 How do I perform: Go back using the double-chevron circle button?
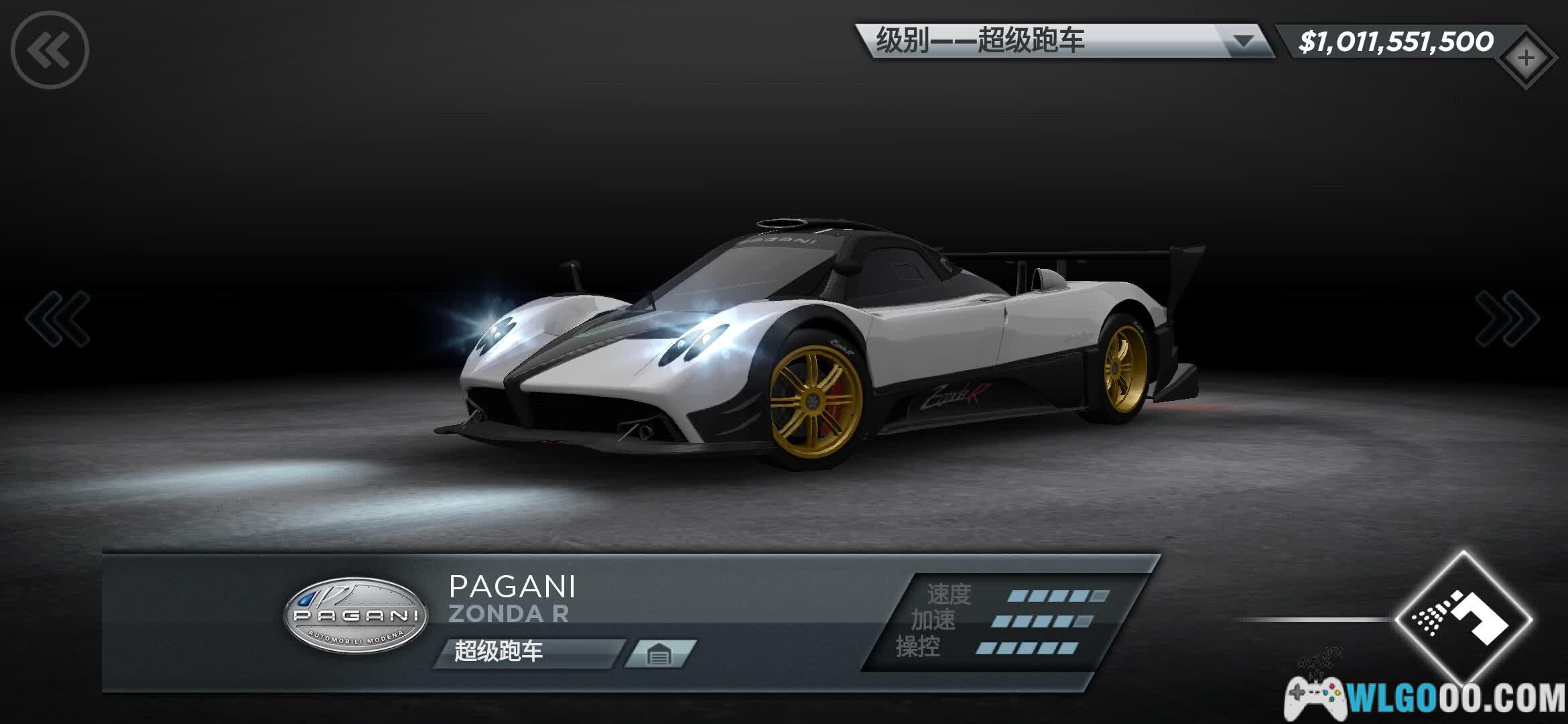coord(50,50)
